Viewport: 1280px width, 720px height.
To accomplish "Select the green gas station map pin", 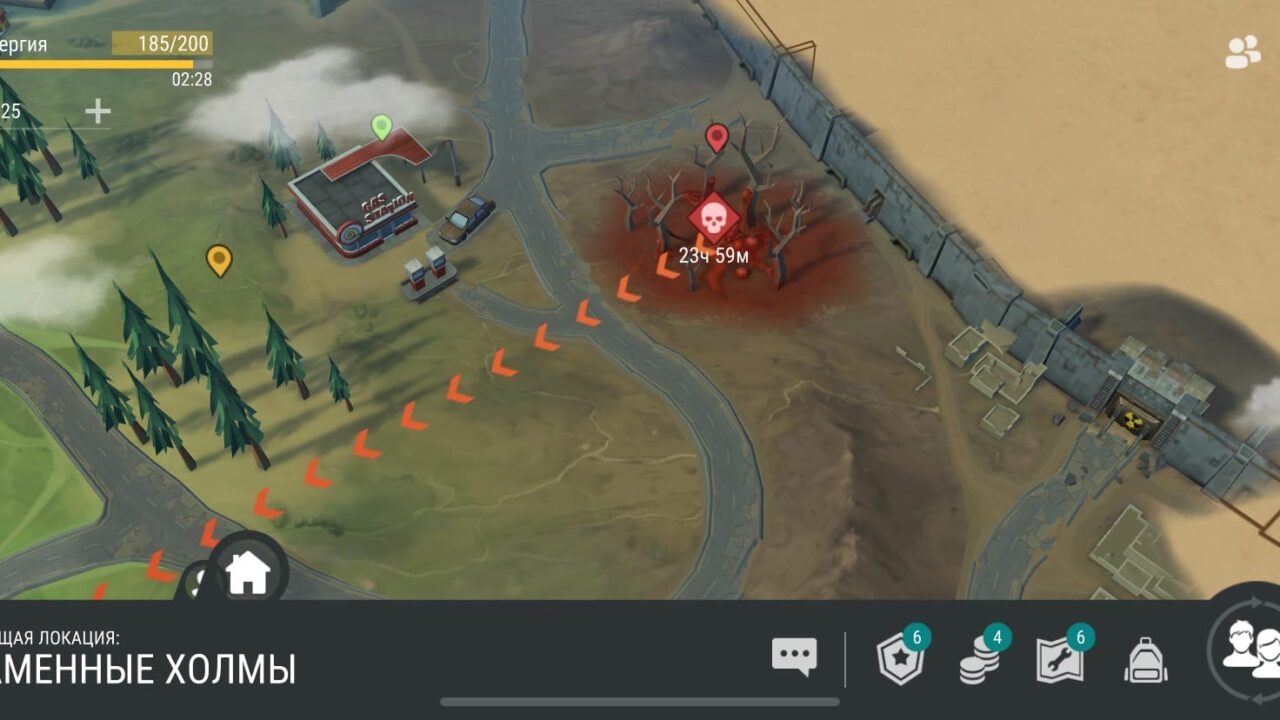I will coord(381,127).
